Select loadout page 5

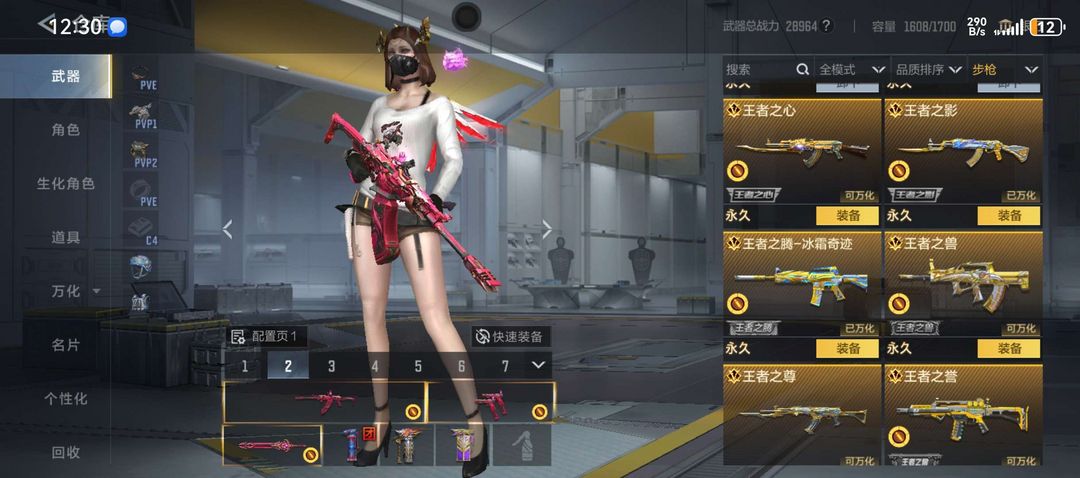click(x=418, y=366)
